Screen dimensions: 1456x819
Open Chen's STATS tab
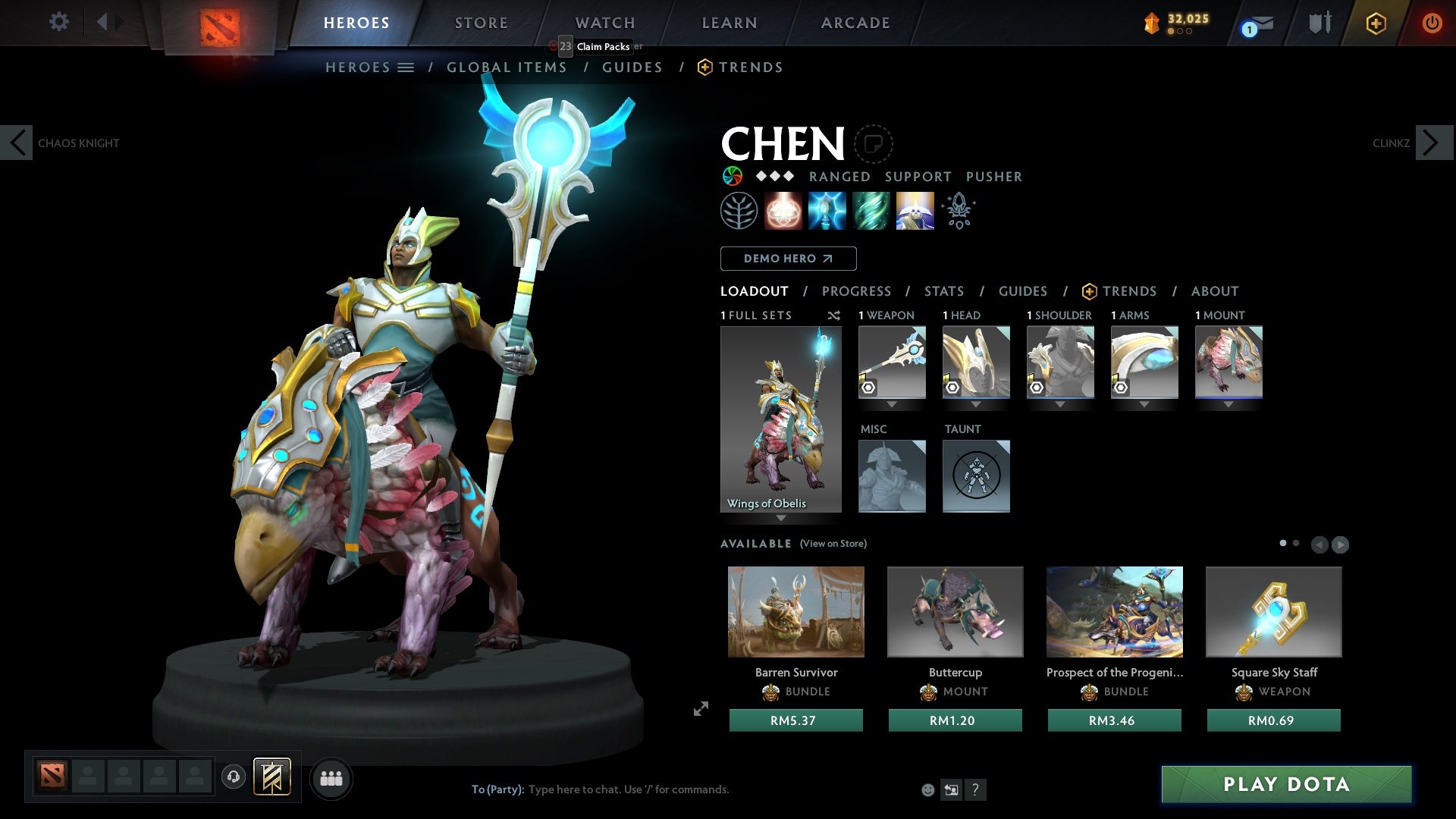(943, 291)
